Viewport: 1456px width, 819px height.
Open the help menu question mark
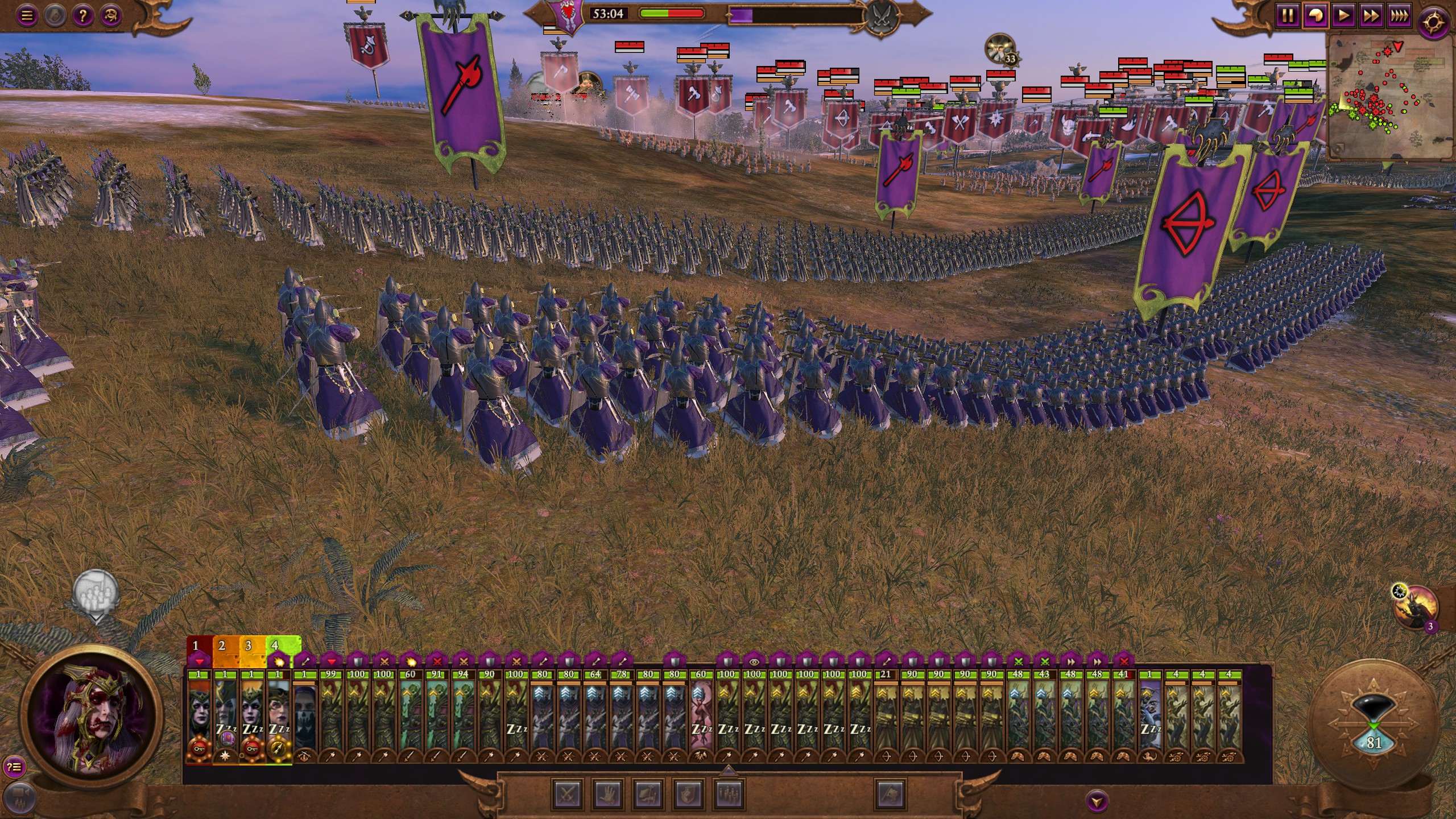click(x=81, y=15)
